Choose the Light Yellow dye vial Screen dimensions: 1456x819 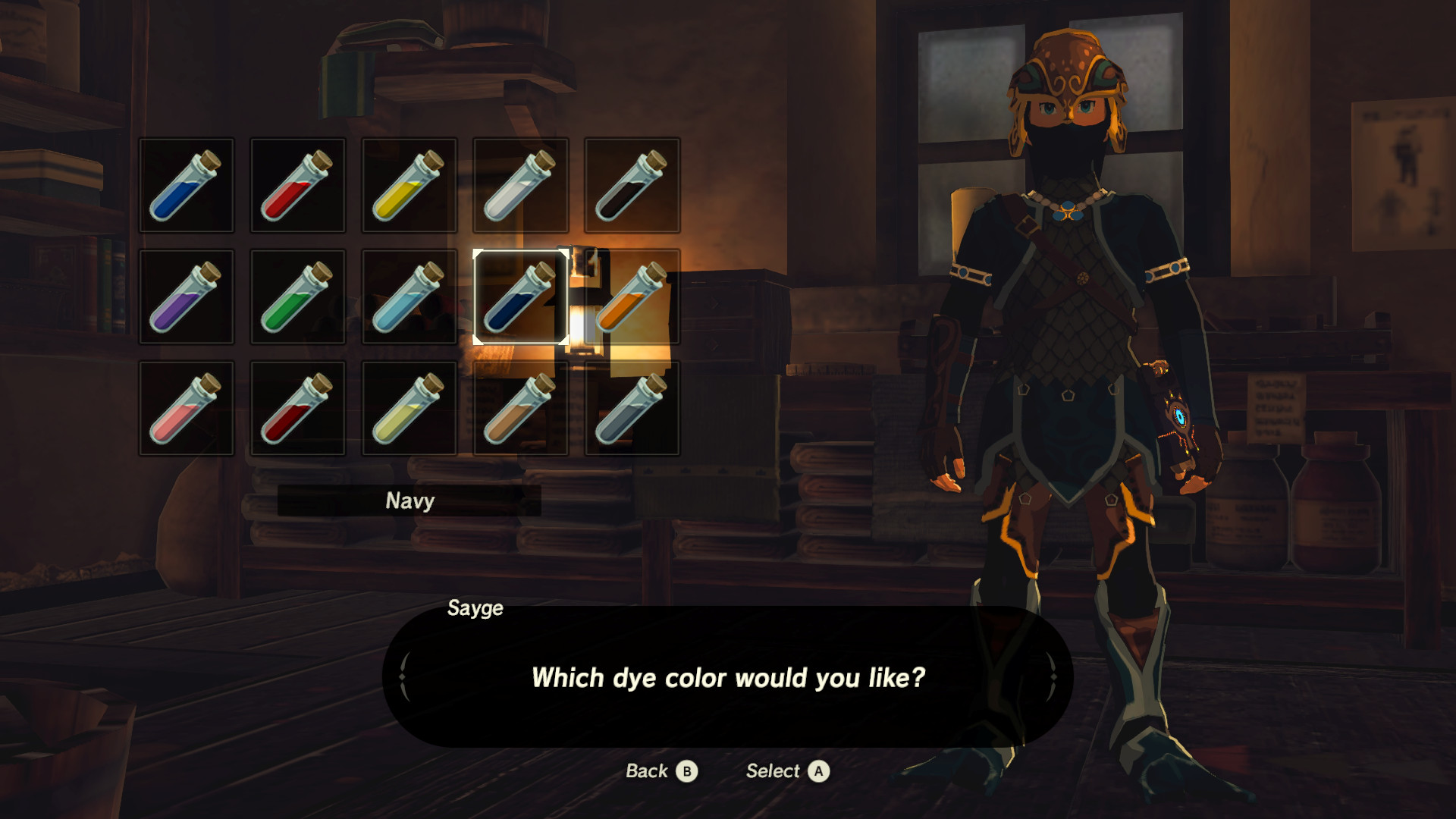click(409, 407)
